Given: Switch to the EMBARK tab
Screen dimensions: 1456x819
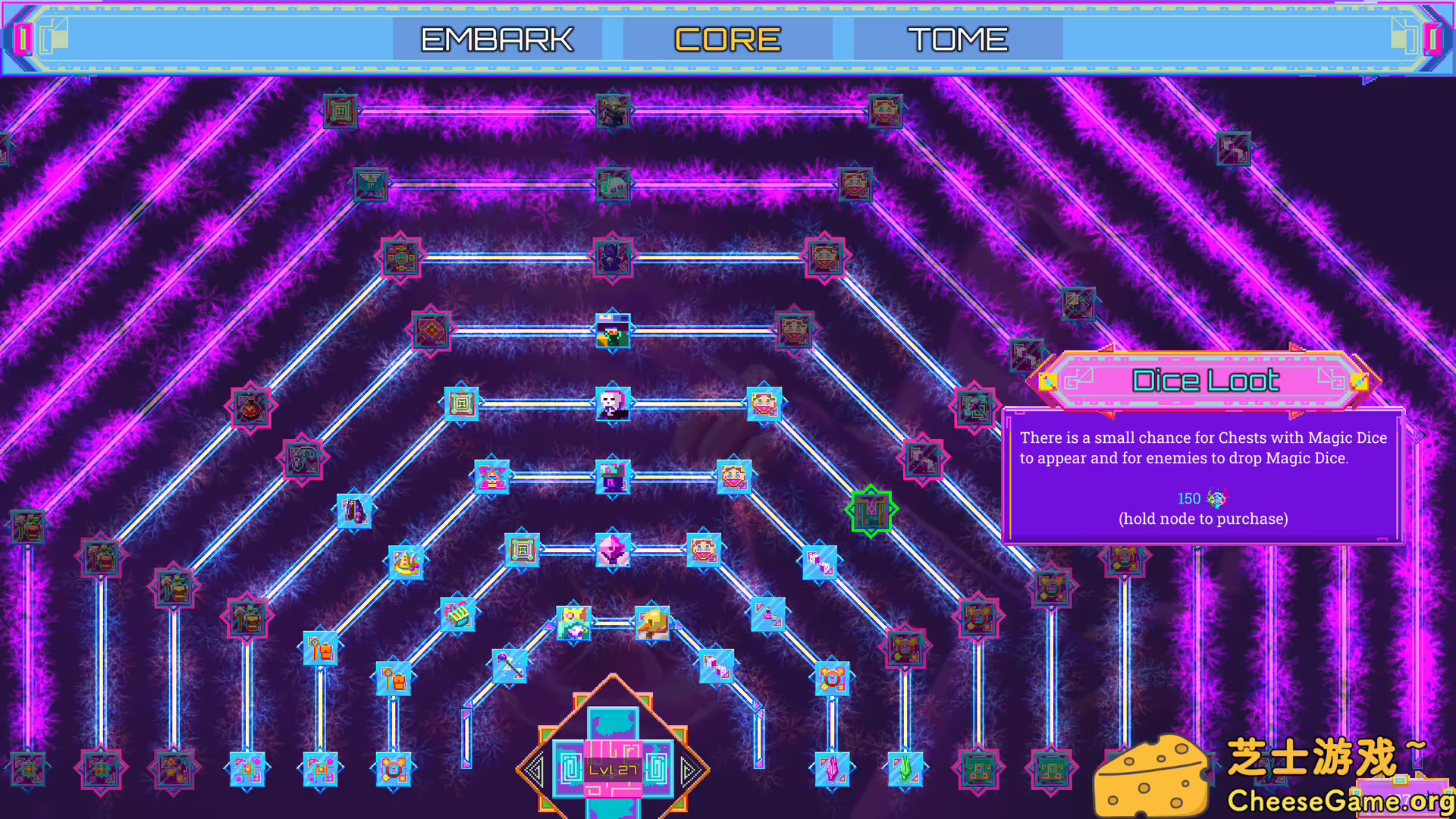Looking at the screenshot, I should pyautogui.click(x=497, y=38).
